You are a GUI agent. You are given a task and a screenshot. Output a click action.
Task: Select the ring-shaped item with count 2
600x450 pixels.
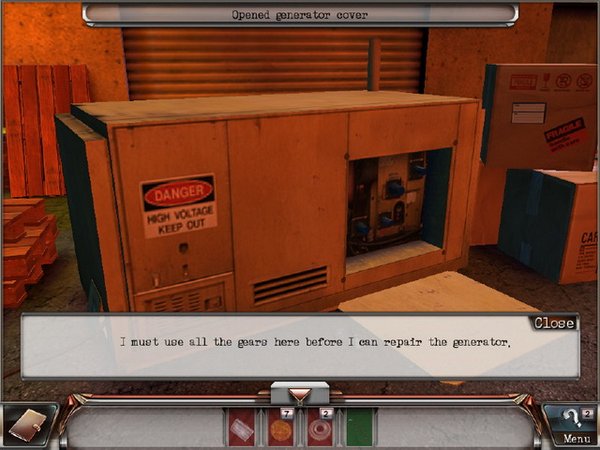[x=320, y=428]
